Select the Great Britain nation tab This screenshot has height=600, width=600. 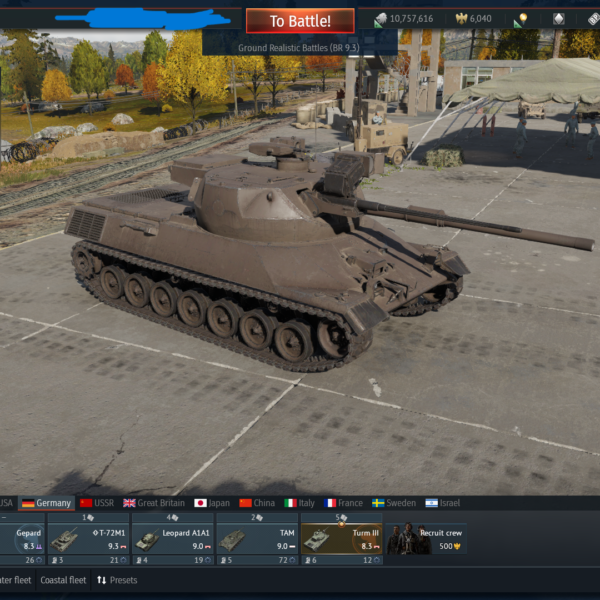pos(154,503)
